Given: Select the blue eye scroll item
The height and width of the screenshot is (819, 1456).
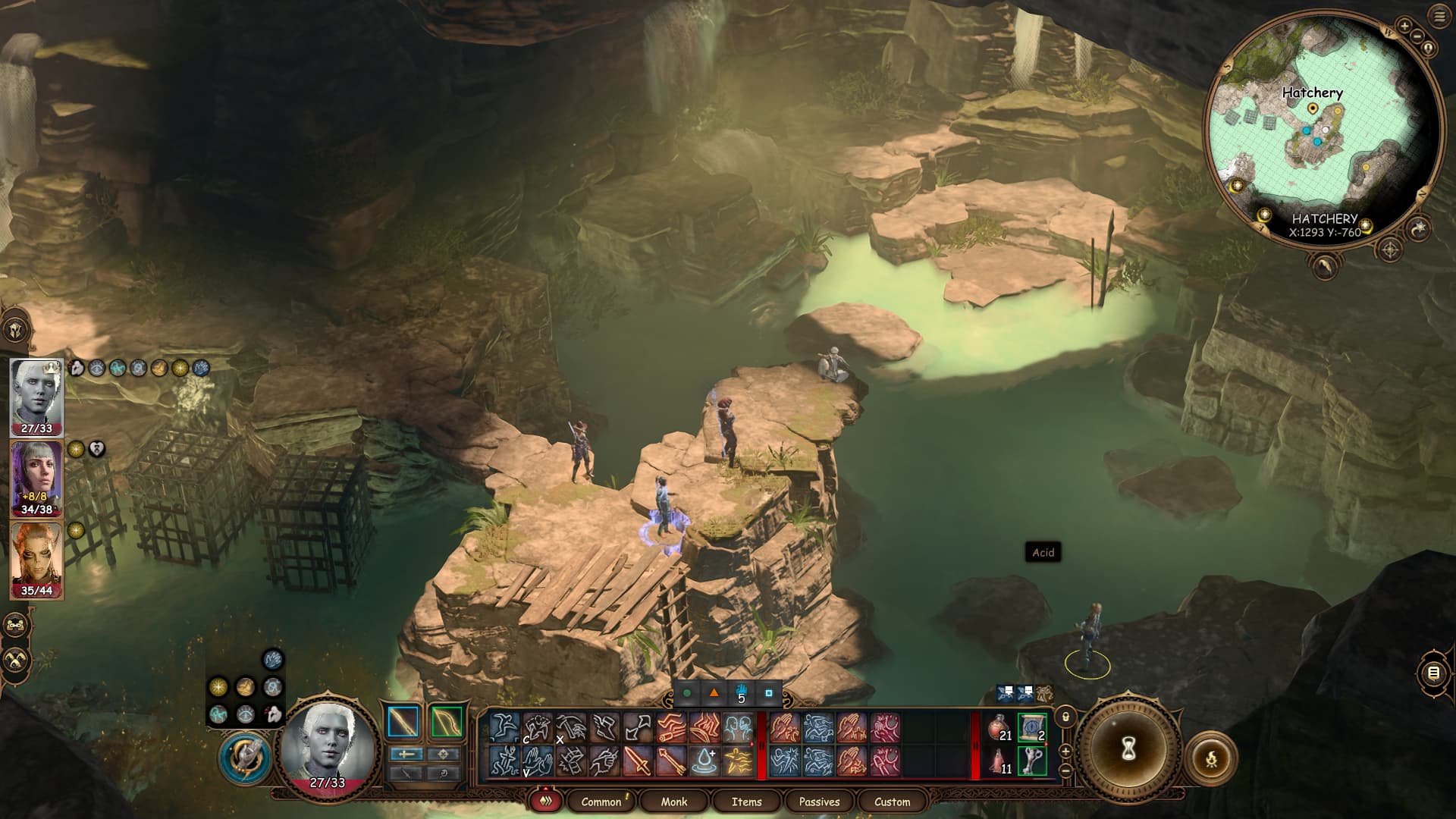Looking at the screenshot, I should [1031, 728].
